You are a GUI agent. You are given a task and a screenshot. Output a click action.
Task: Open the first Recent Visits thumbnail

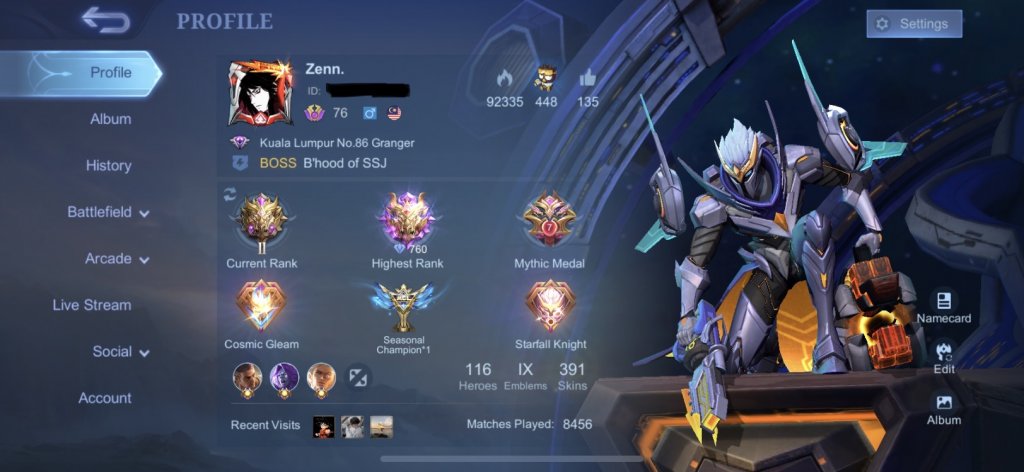323,427
